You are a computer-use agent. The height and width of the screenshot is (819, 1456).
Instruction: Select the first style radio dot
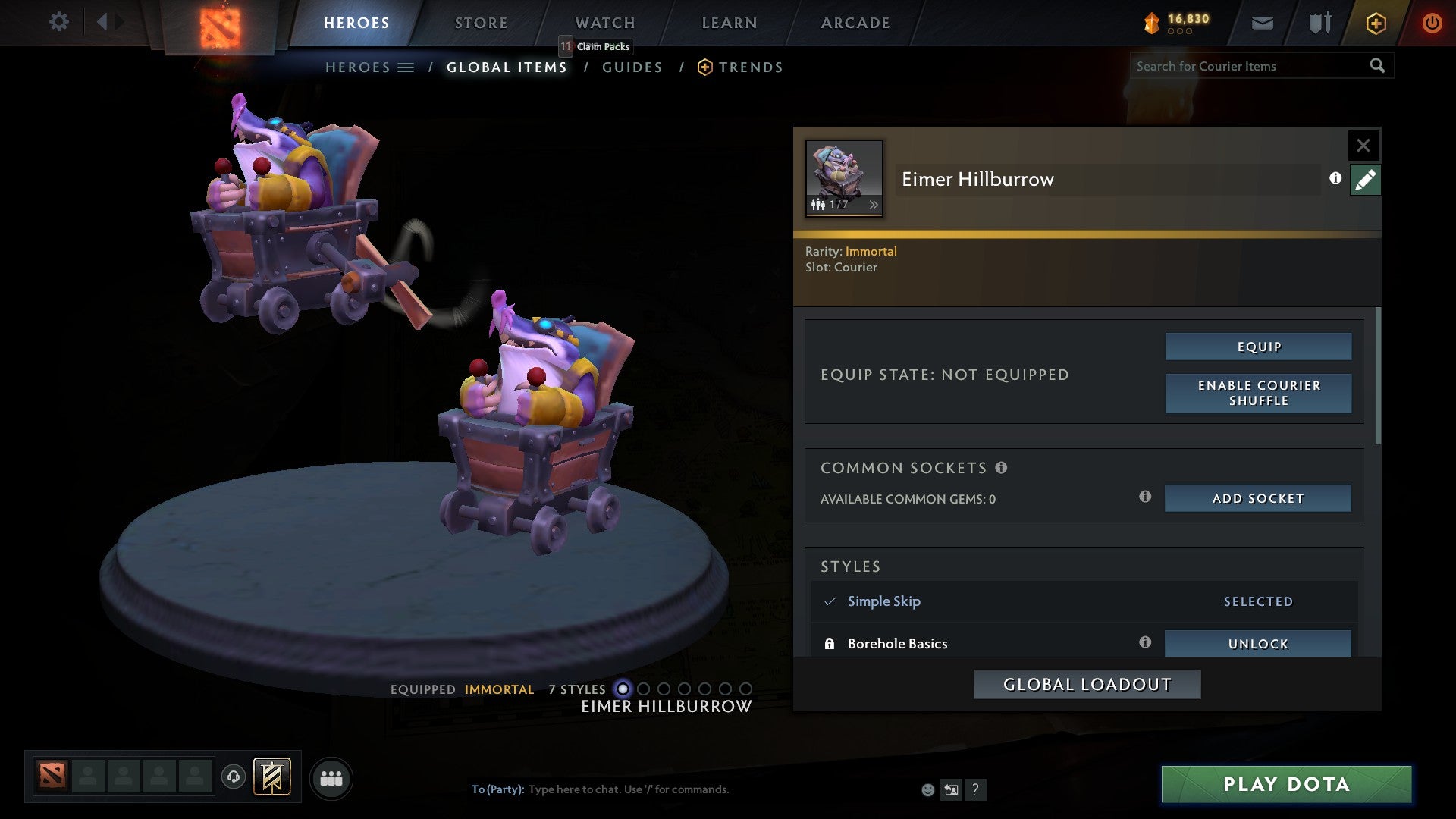(x=623, y=689)
